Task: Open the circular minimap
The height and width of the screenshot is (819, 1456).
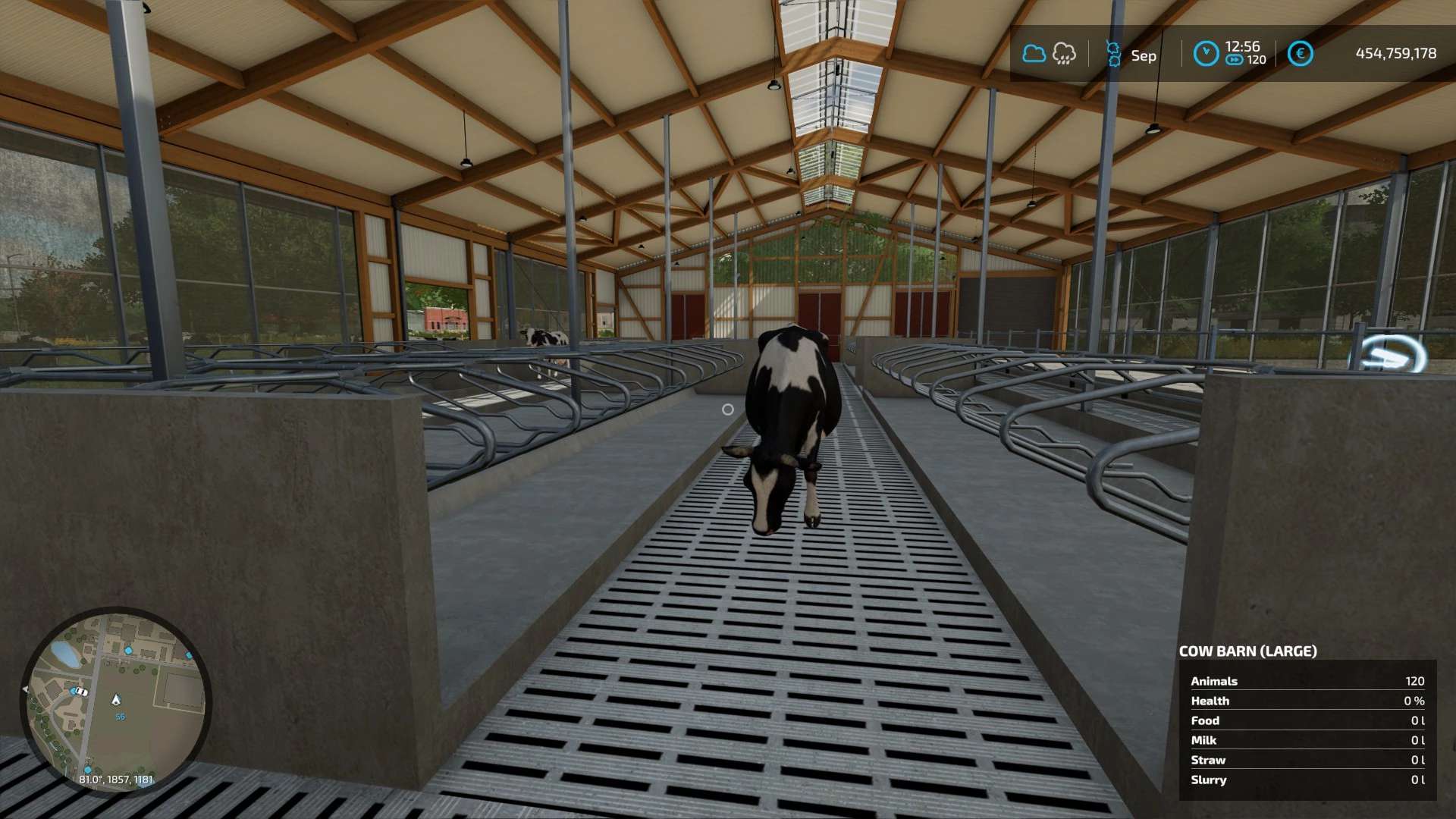Action: point(116,701)
